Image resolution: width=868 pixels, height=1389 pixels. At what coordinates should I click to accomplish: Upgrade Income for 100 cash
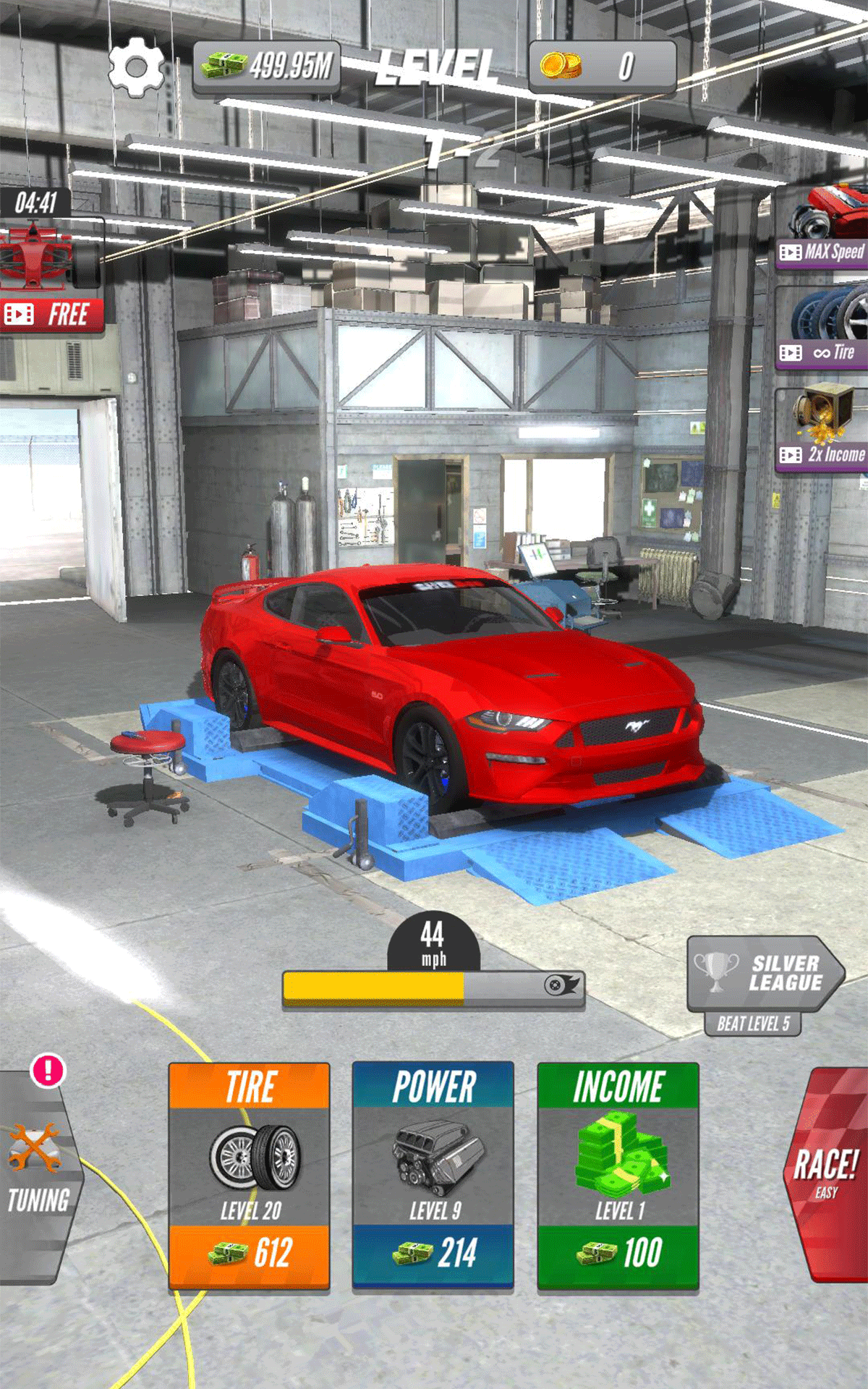(618, 1252)
